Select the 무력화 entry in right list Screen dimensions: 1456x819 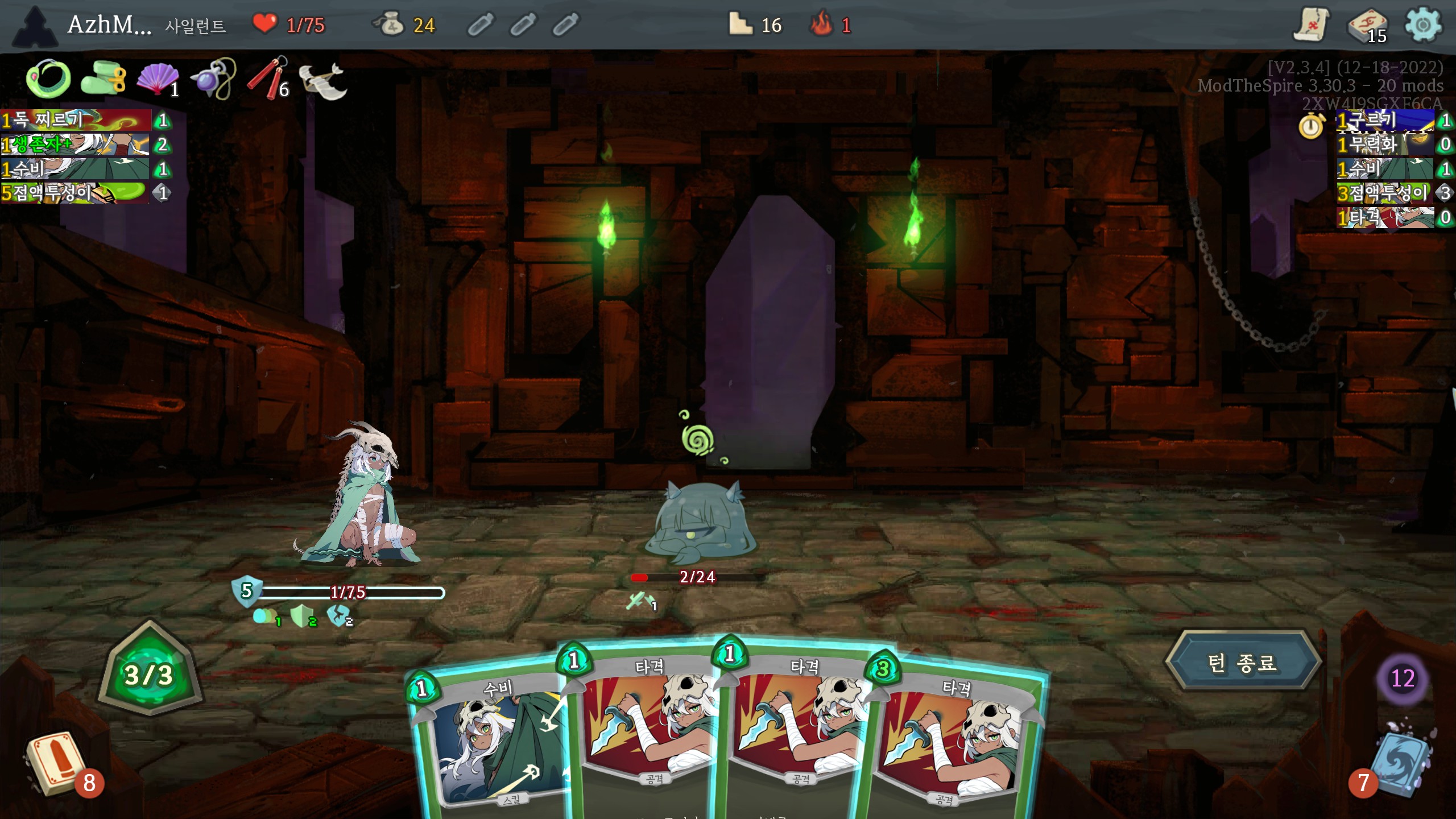click(x=1383, y=144)
